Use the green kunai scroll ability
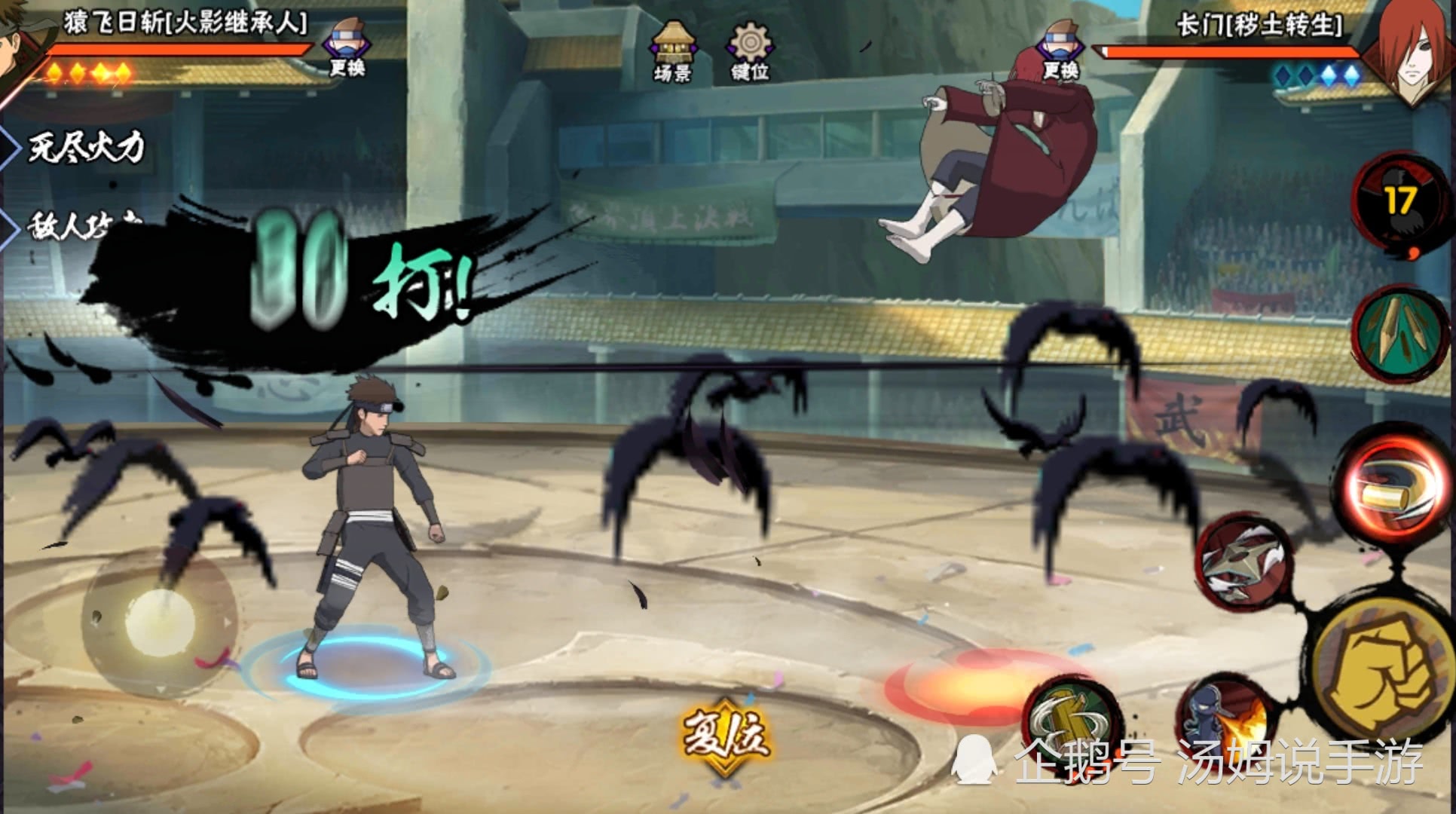The image size is (1456, 814). point(1400,333)
